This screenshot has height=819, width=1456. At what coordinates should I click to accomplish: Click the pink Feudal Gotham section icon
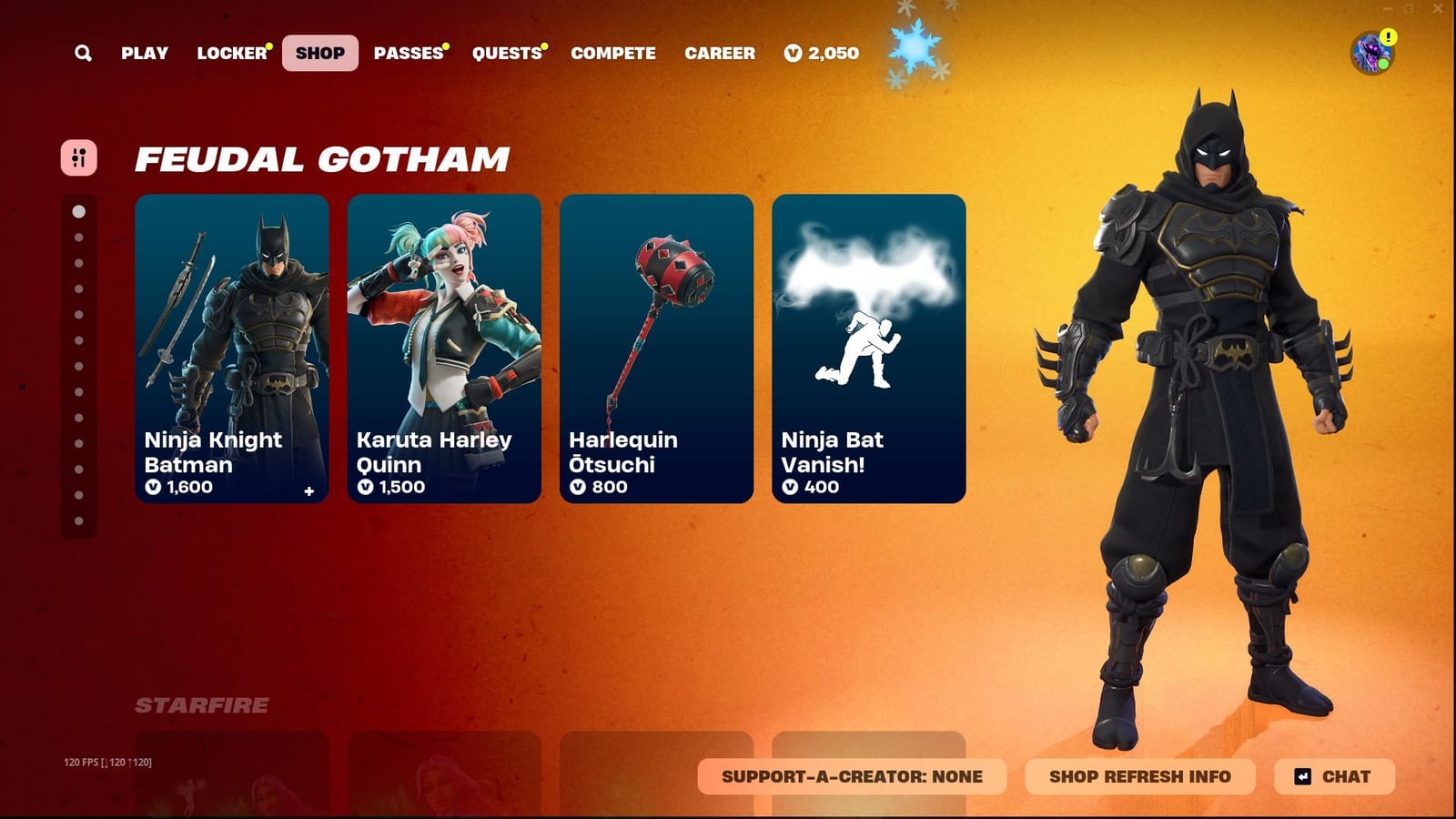click(x=77, y=158)
